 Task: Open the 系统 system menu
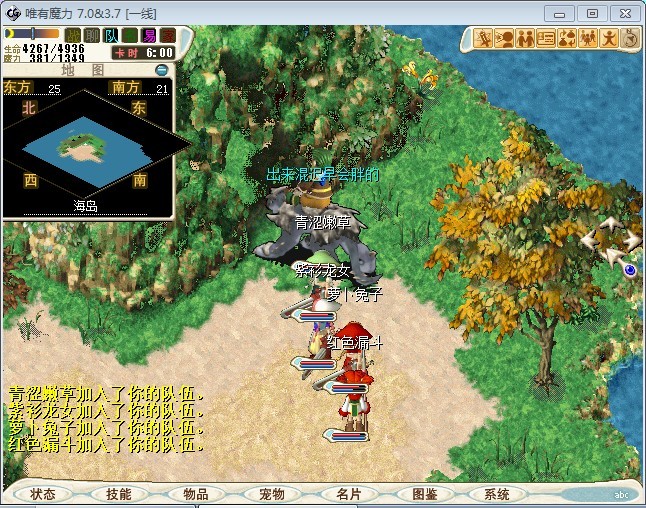(497, 494)
